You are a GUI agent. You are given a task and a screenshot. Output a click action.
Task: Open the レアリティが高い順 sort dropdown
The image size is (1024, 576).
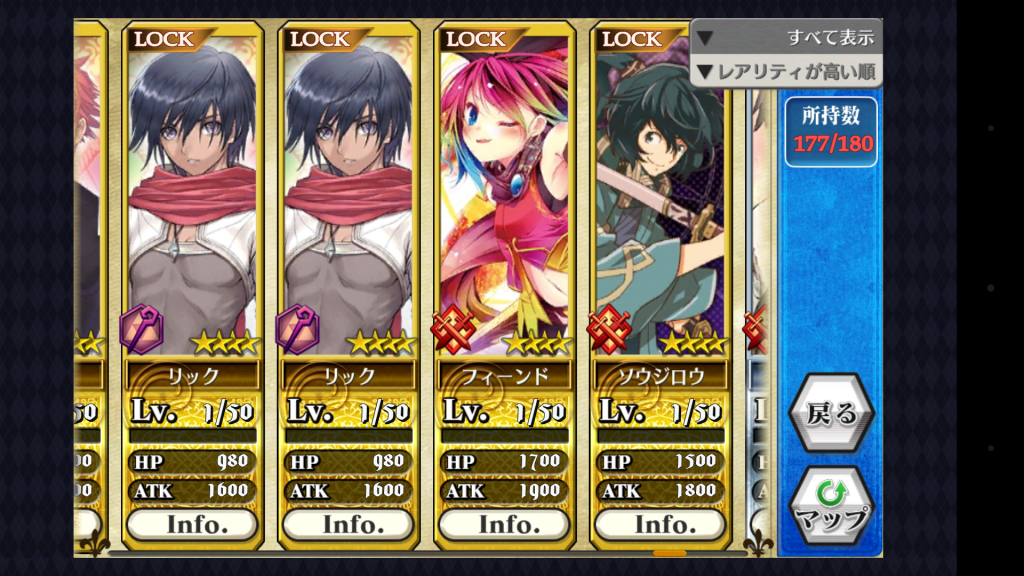pyautogui.click(x=786, y=71)
